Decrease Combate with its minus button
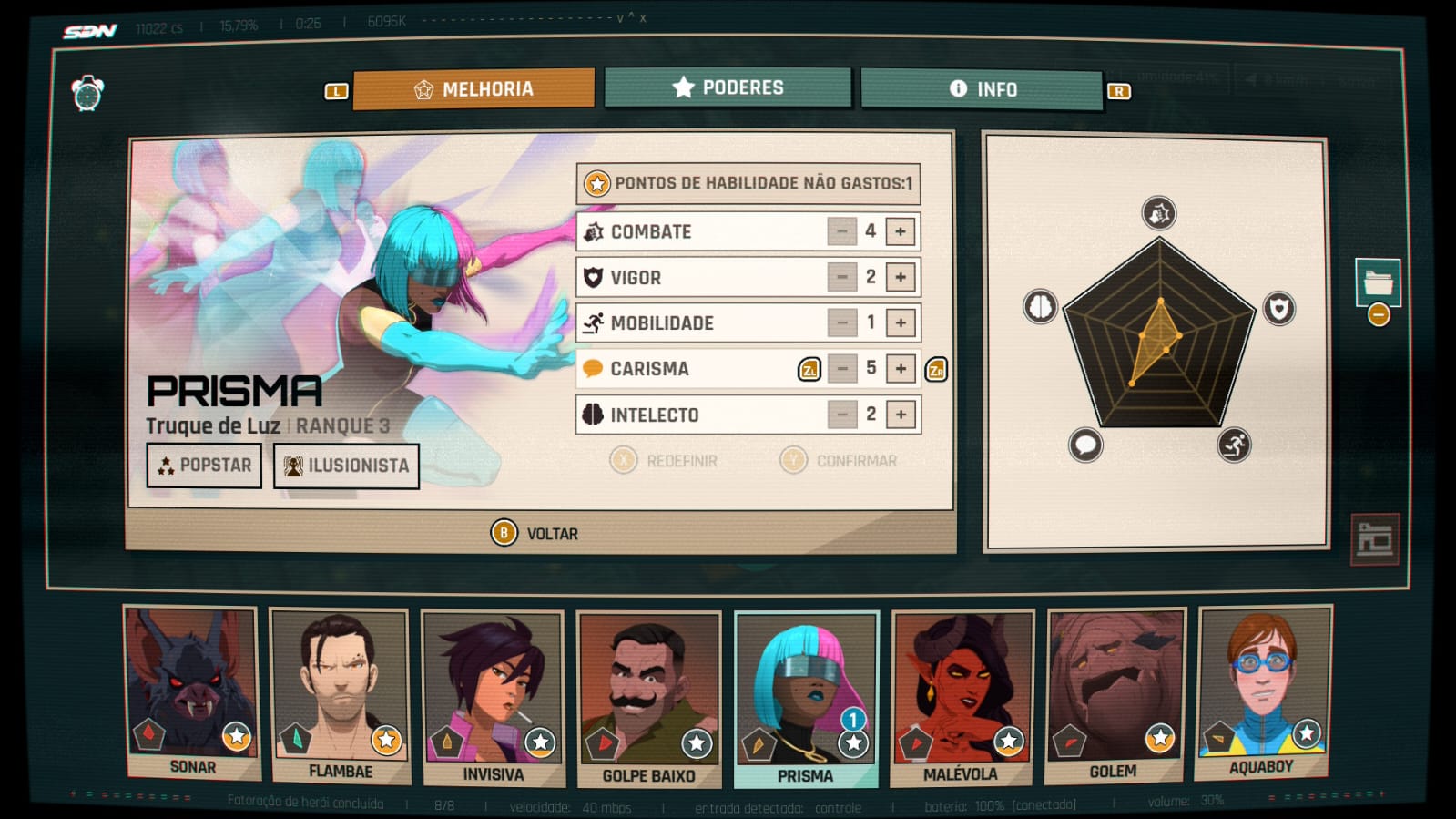1456x819 pixels. 841,231
